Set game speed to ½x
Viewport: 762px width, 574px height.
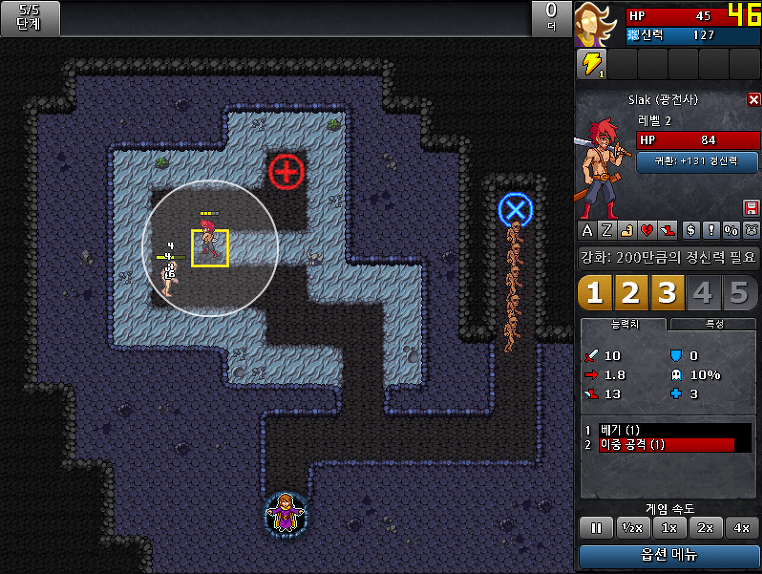pos(631,527)
